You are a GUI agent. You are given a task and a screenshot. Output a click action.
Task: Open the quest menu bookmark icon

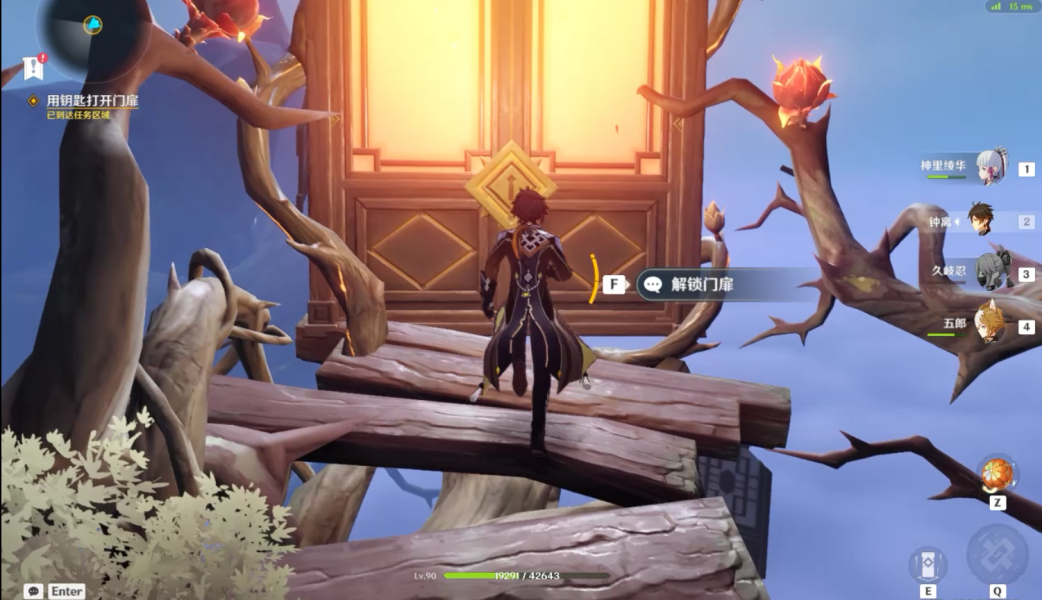pyautogui.click(x=33, y=68)
